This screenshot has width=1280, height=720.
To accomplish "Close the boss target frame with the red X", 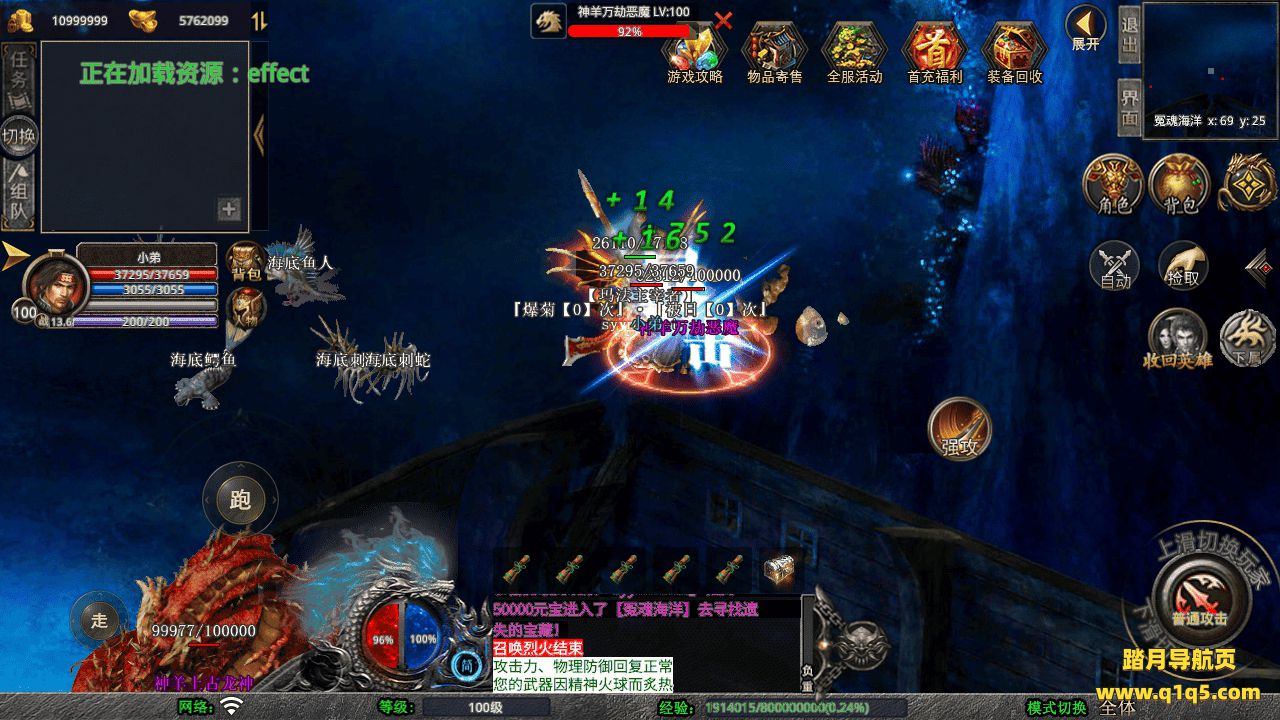I will click(724, 20).
